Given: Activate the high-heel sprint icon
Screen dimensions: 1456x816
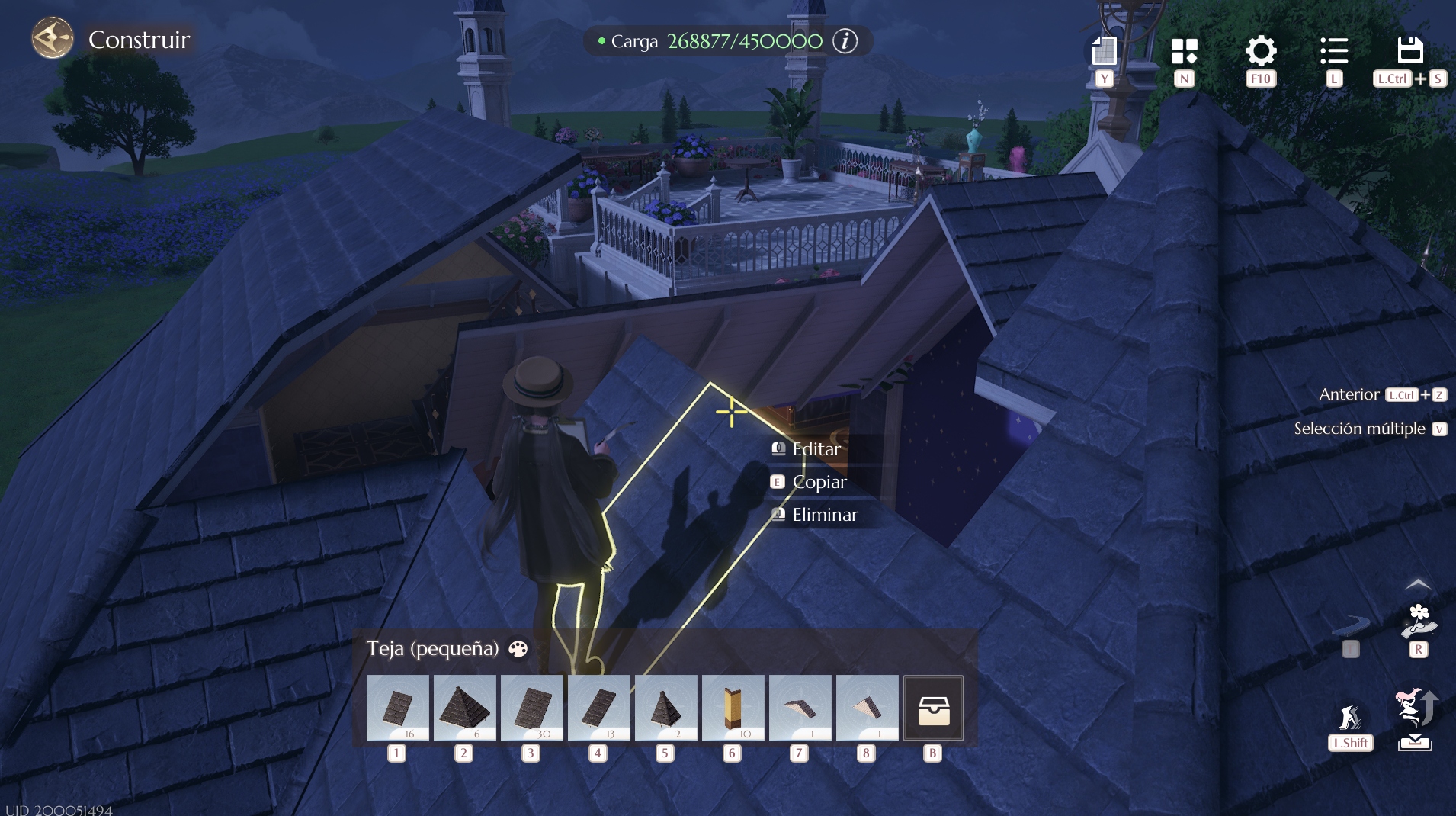Looking at the screenshot, I should (x=1350, y=718).
